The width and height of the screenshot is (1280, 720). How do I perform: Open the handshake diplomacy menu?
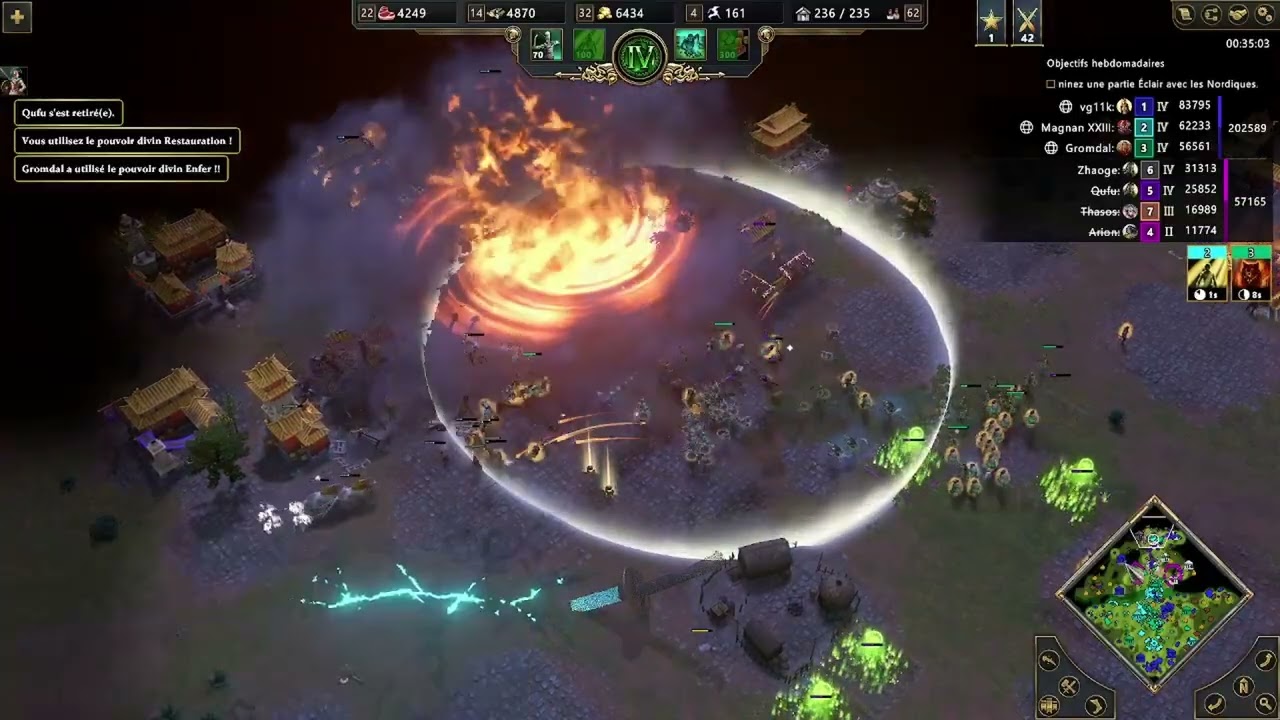click(1237, 14)
